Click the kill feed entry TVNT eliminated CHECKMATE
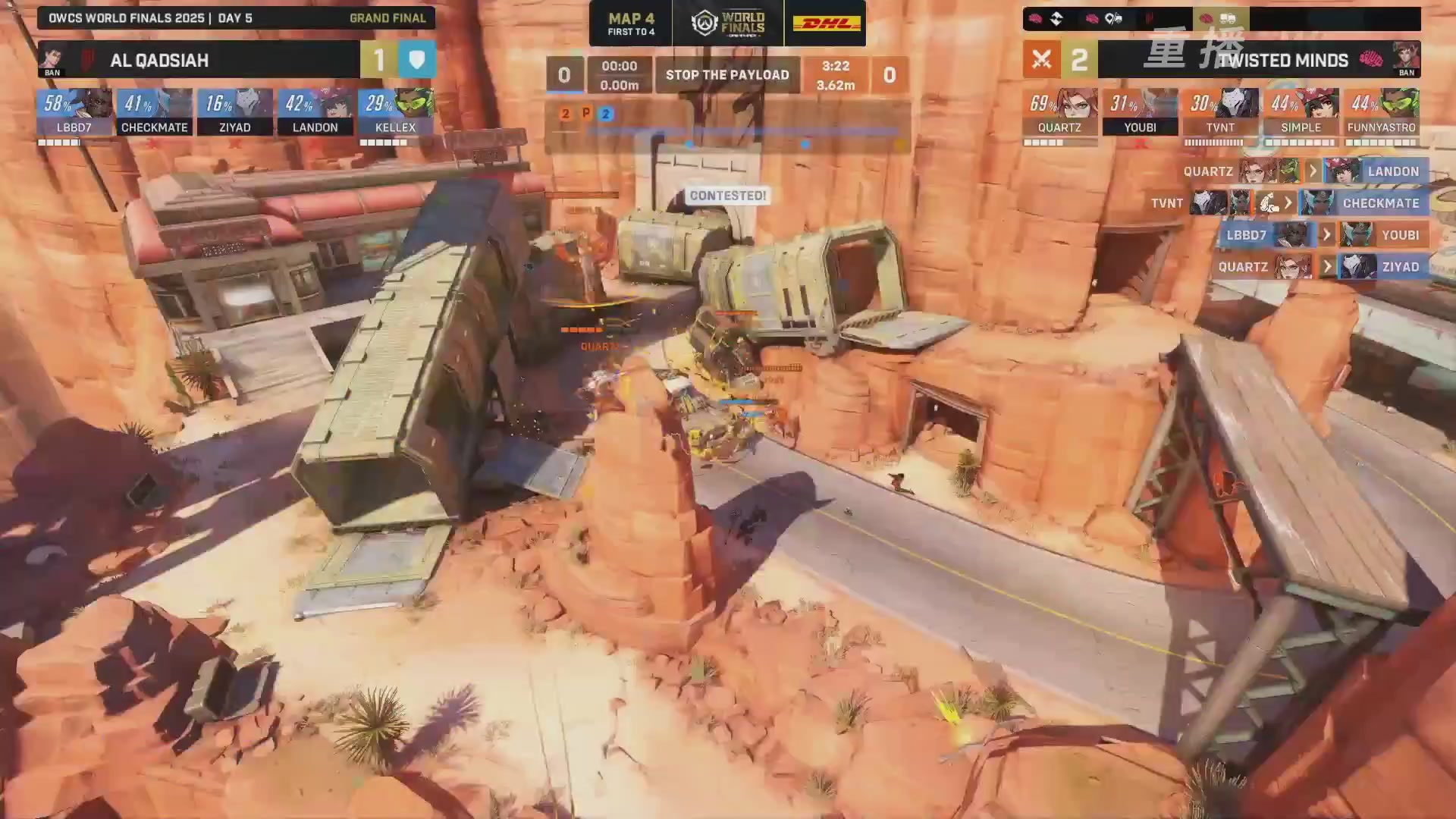The height and width of the screenshot is (819, 1456). (1288, 203)
